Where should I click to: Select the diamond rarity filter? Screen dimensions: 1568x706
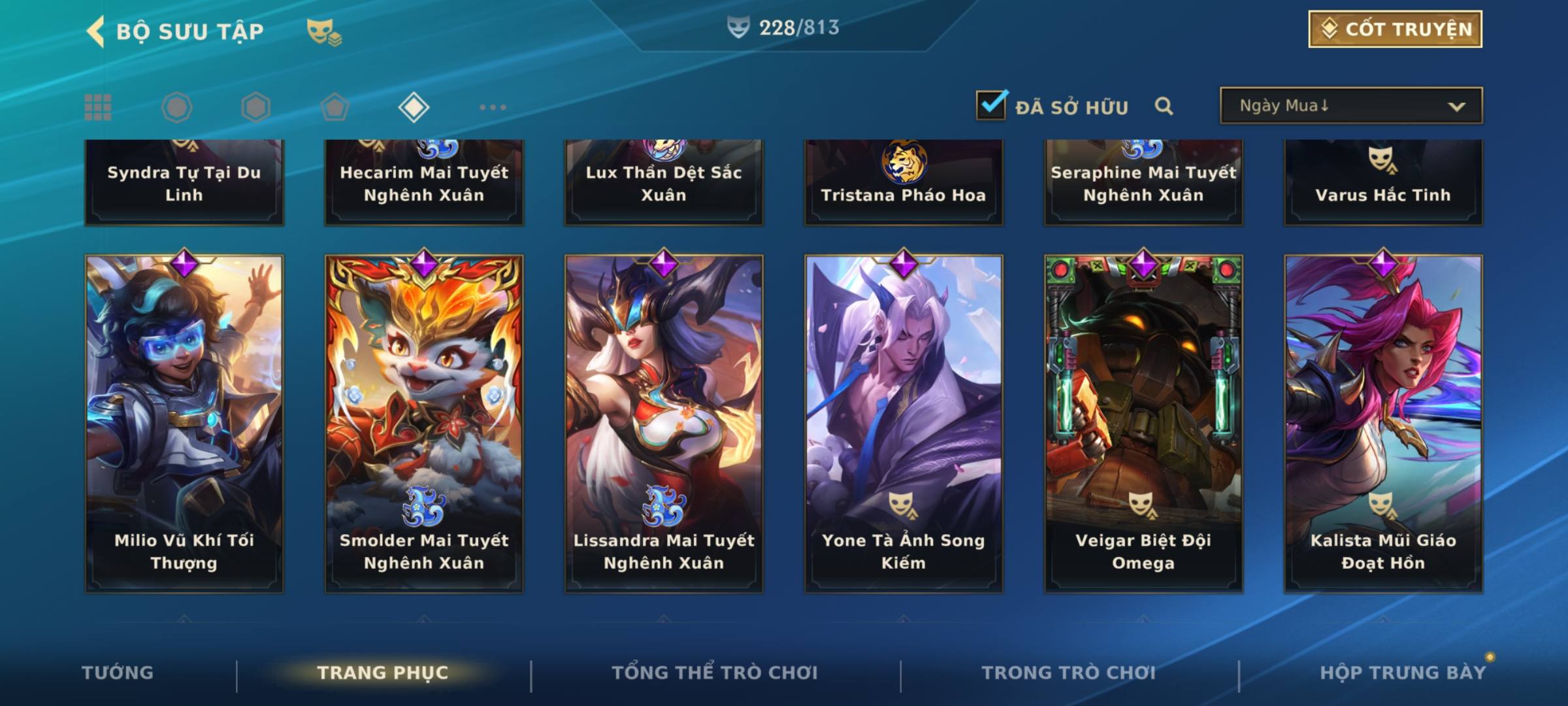tap(414, 107)
